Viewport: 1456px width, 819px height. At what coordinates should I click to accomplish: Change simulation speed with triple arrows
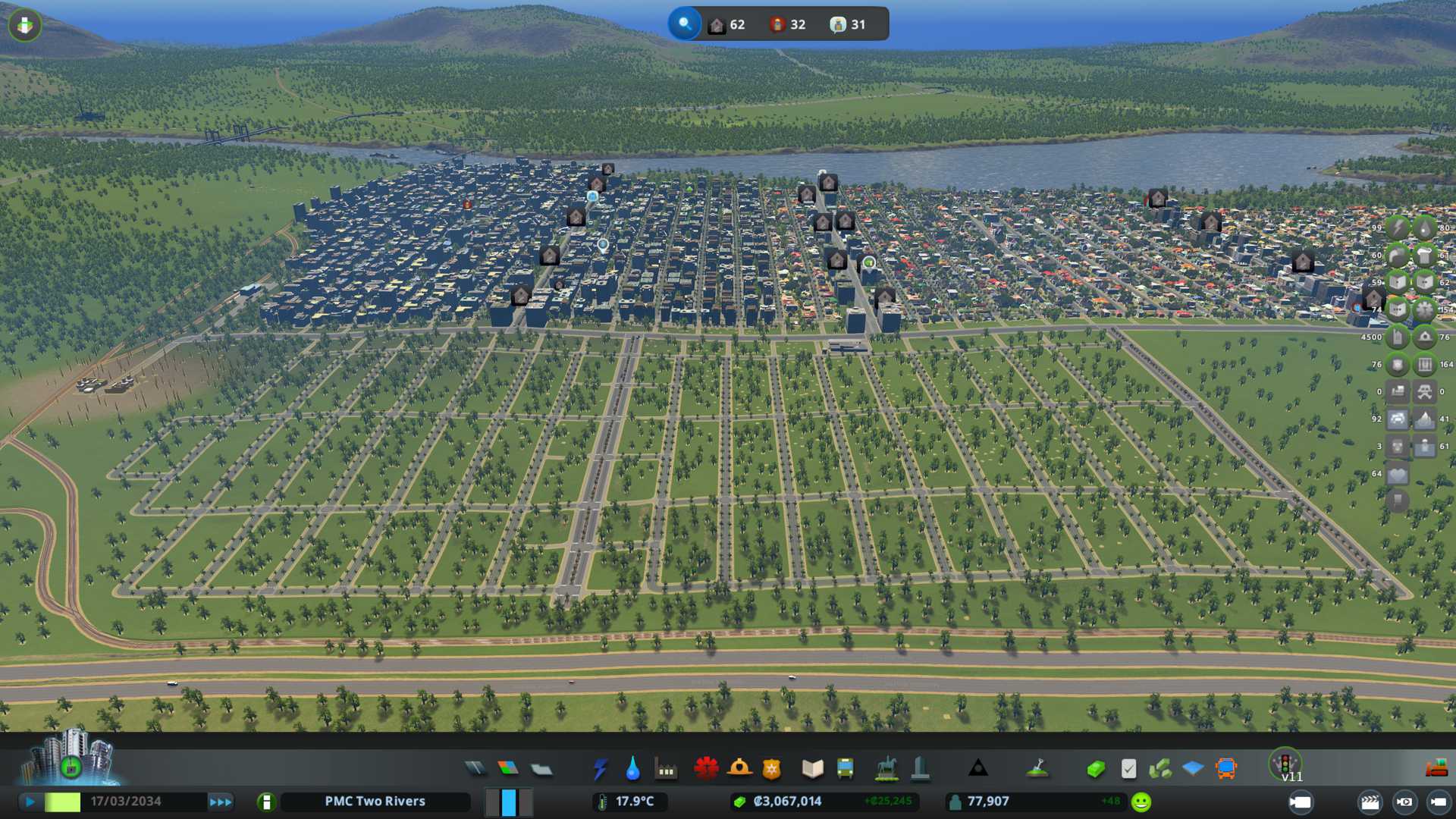pos(220,802)
